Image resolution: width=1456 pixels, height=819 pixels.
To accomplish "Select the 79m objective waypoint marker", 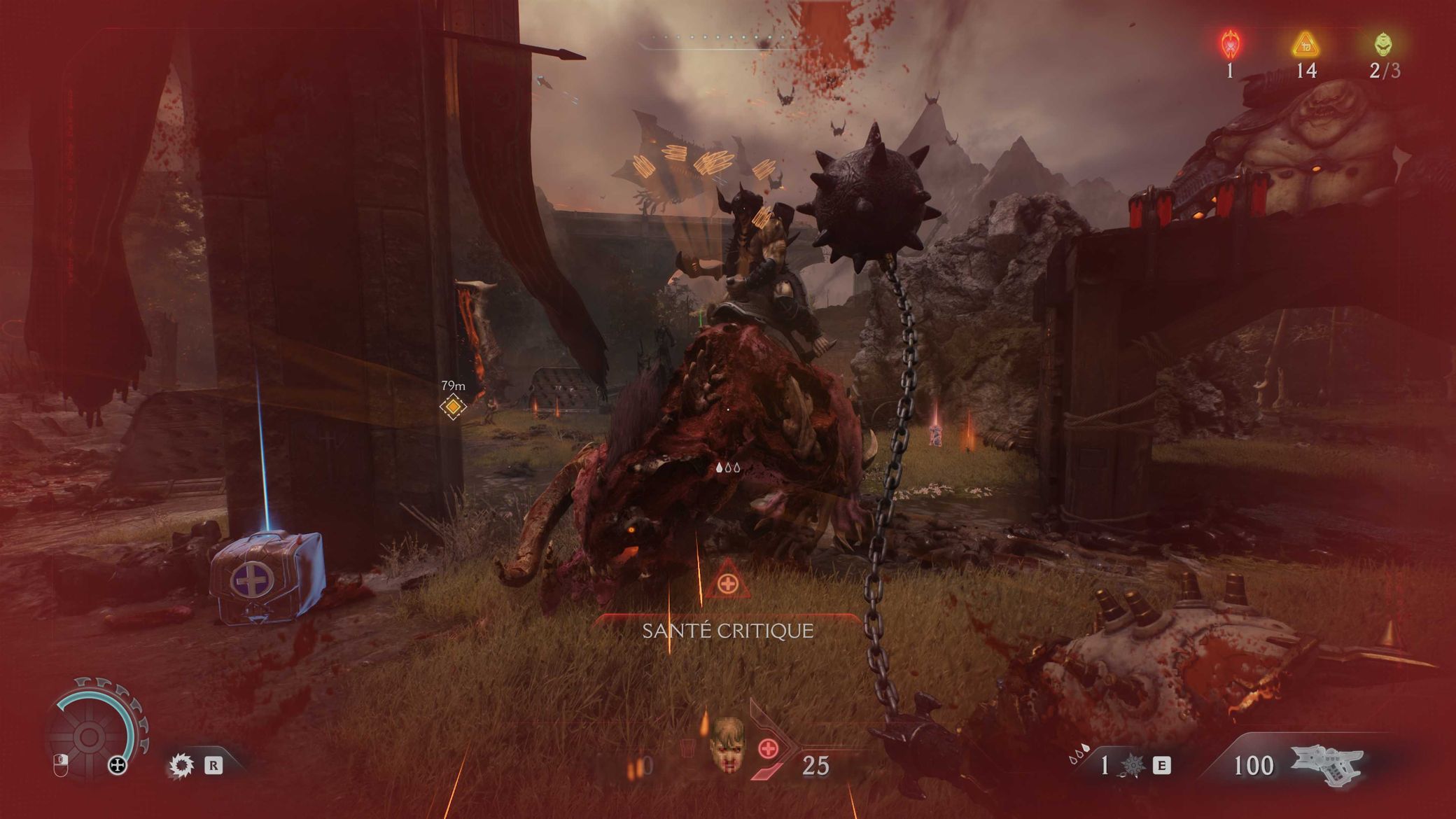I will click(453, 406).
